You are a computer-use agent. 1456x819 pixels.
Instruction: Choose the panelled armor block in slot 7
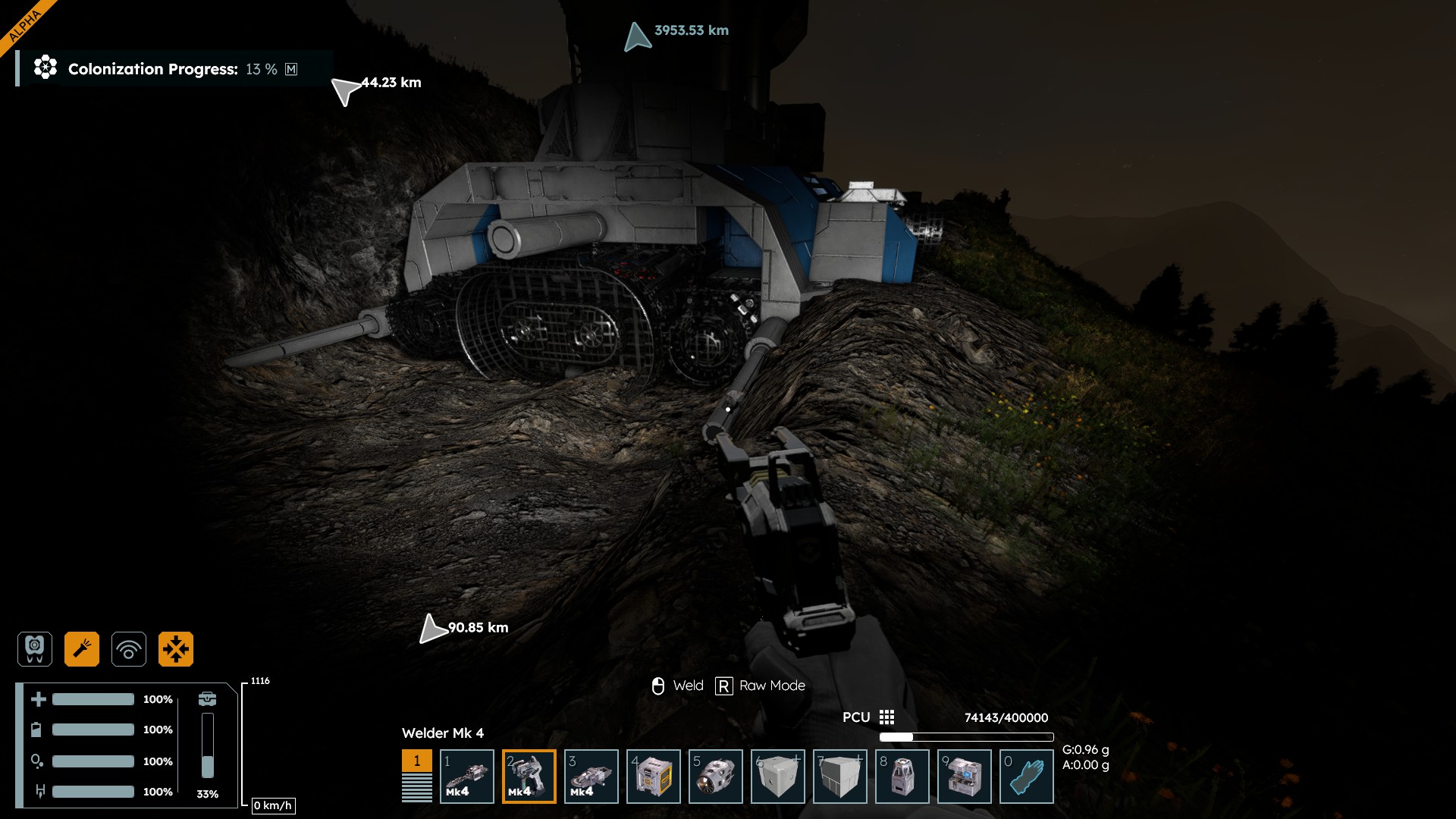point(840,776)
